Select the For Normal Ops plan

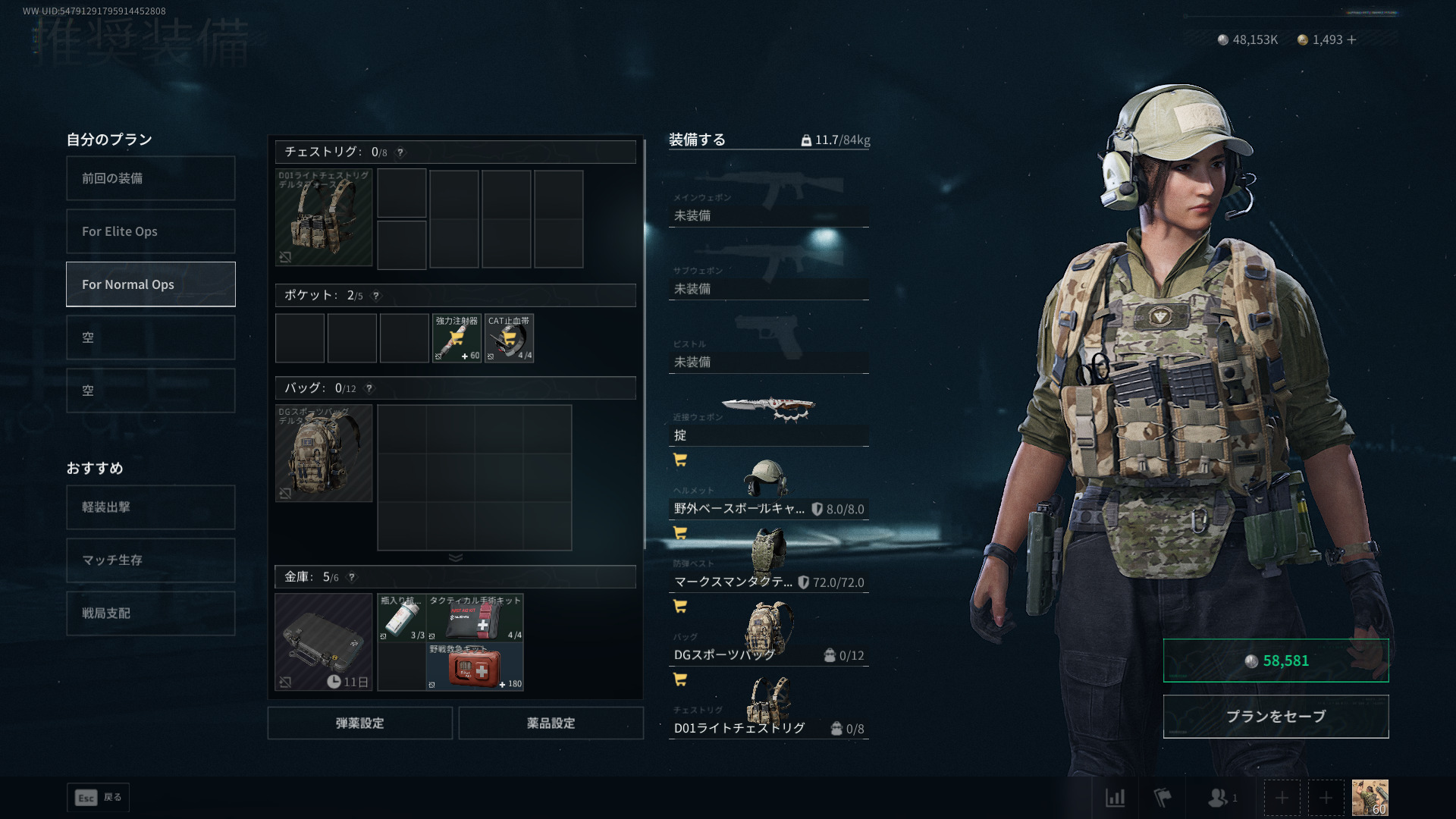click(x=150, y=284)
